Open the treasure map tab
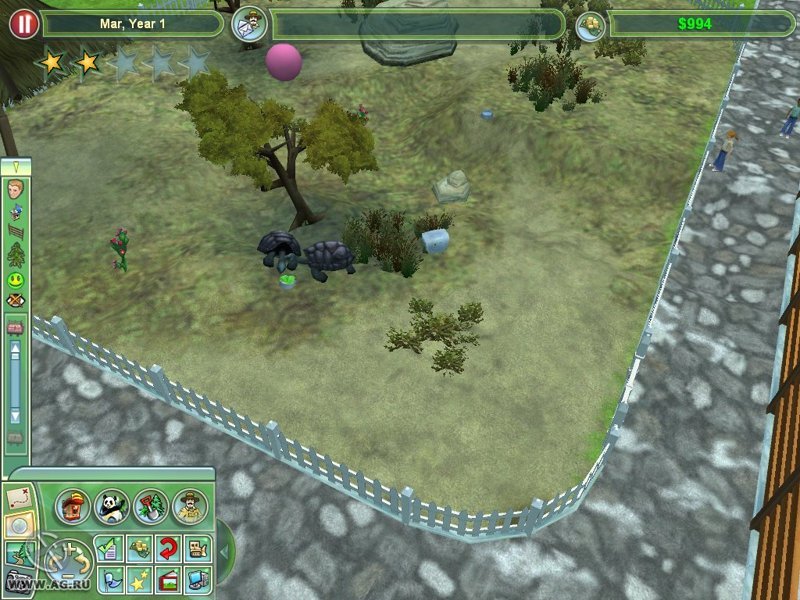 coord(17,496)
